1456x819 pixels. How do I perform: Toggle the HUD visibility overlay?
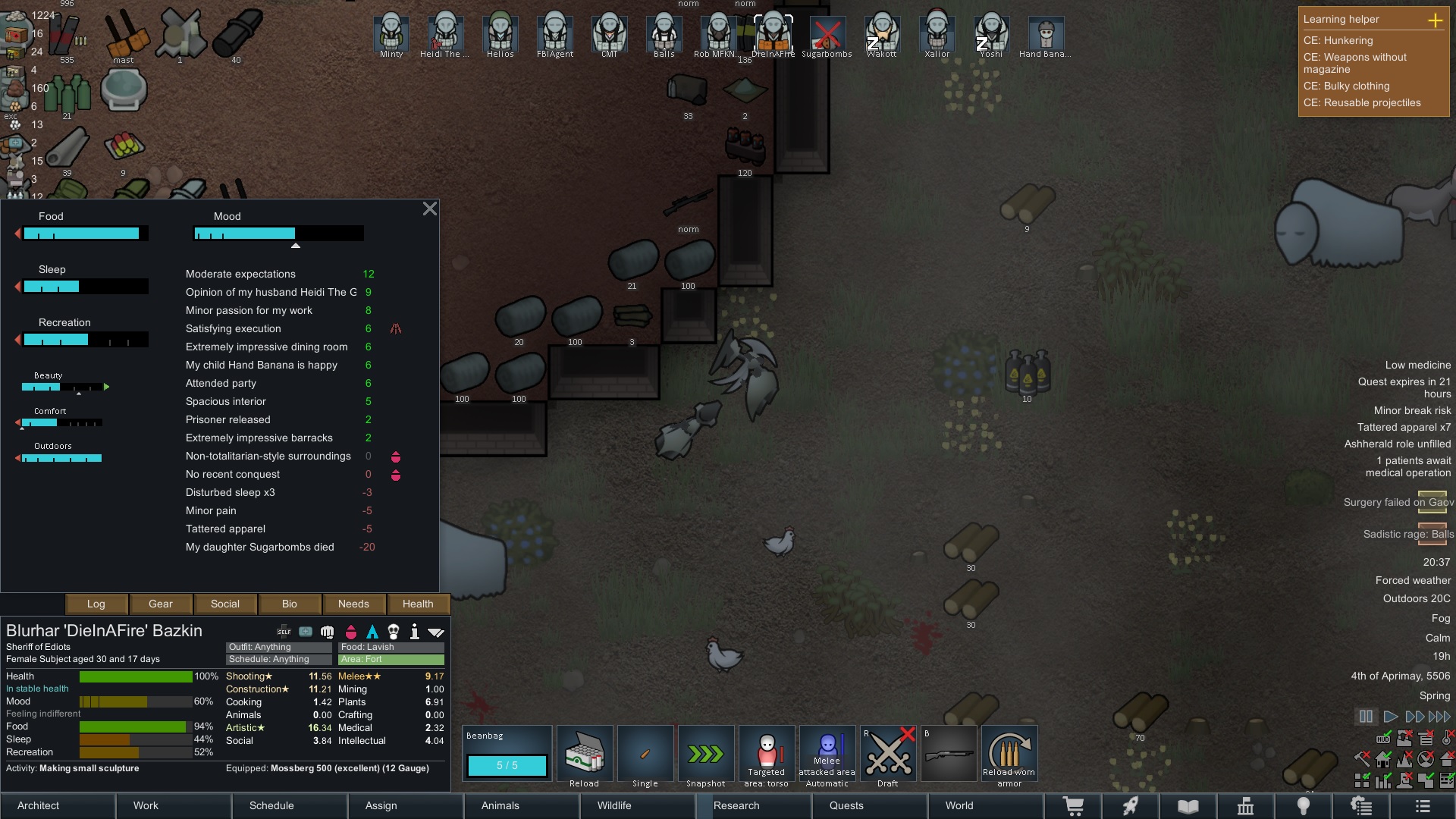point(1384,739)
